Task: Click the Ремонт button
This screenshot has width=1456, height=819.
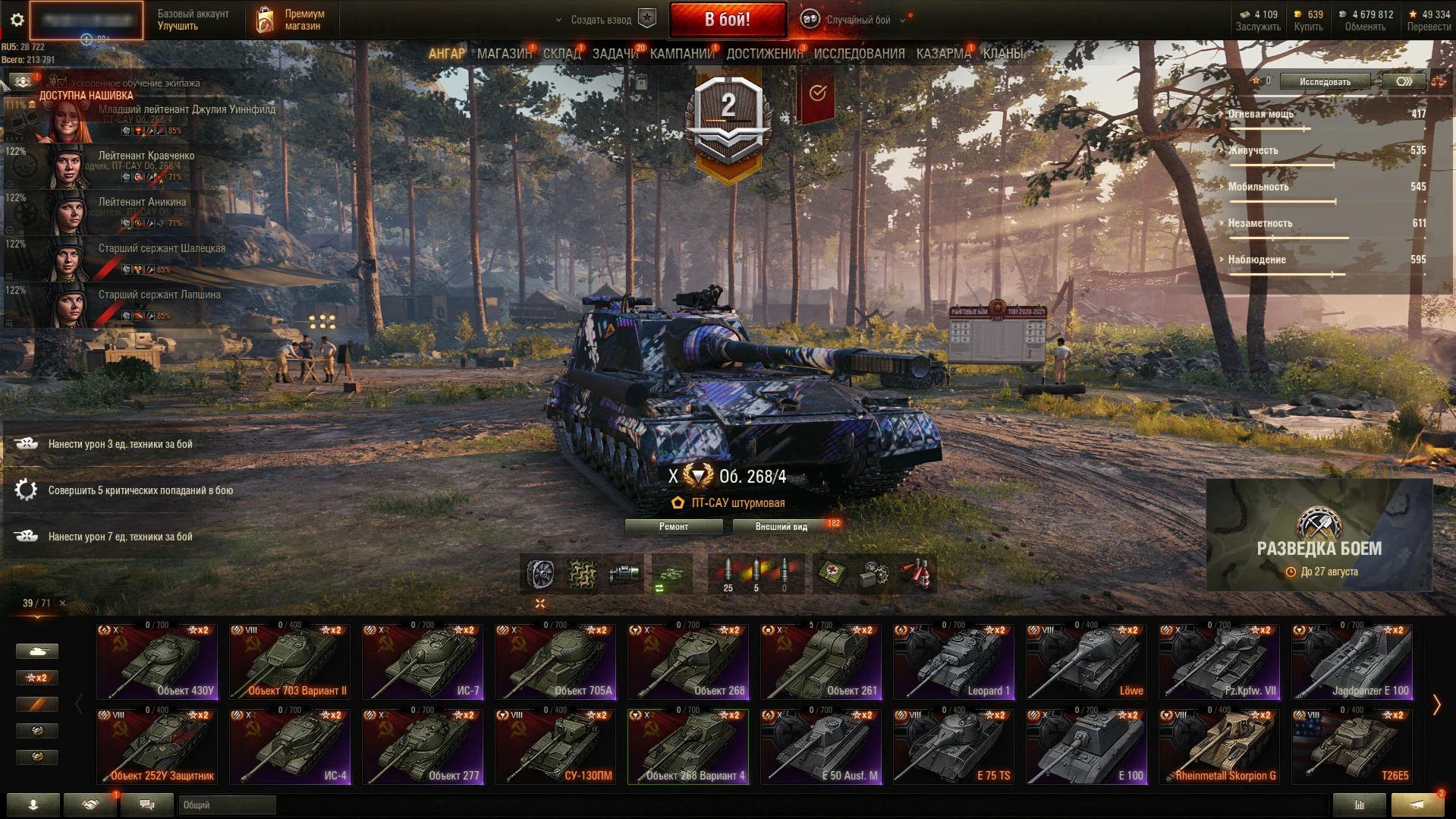Action: [673, 527]
